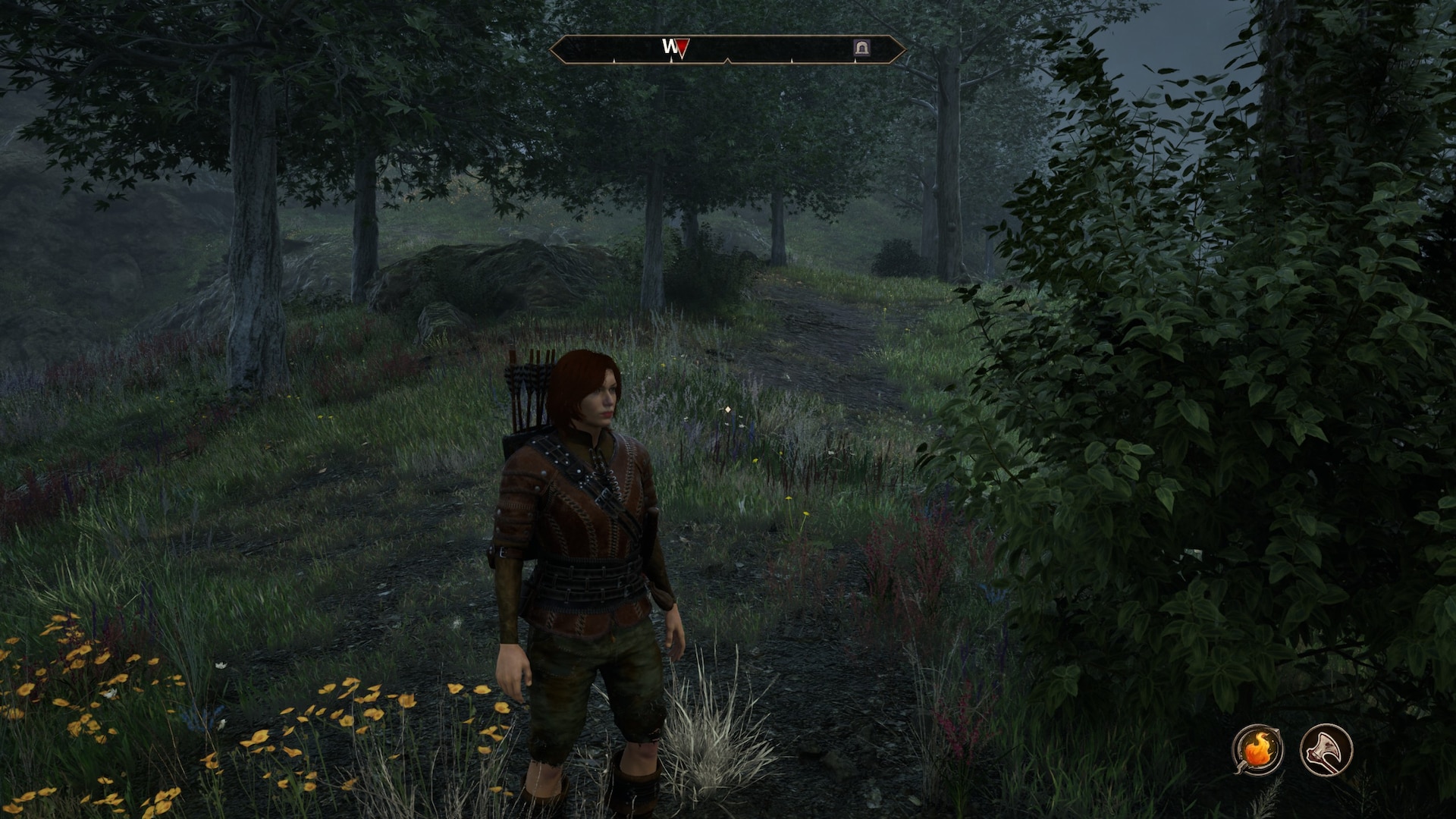Viewport: 1456px width, 819px height.
Task: Click the archway marker on the compass
Action: click(861, 48)
